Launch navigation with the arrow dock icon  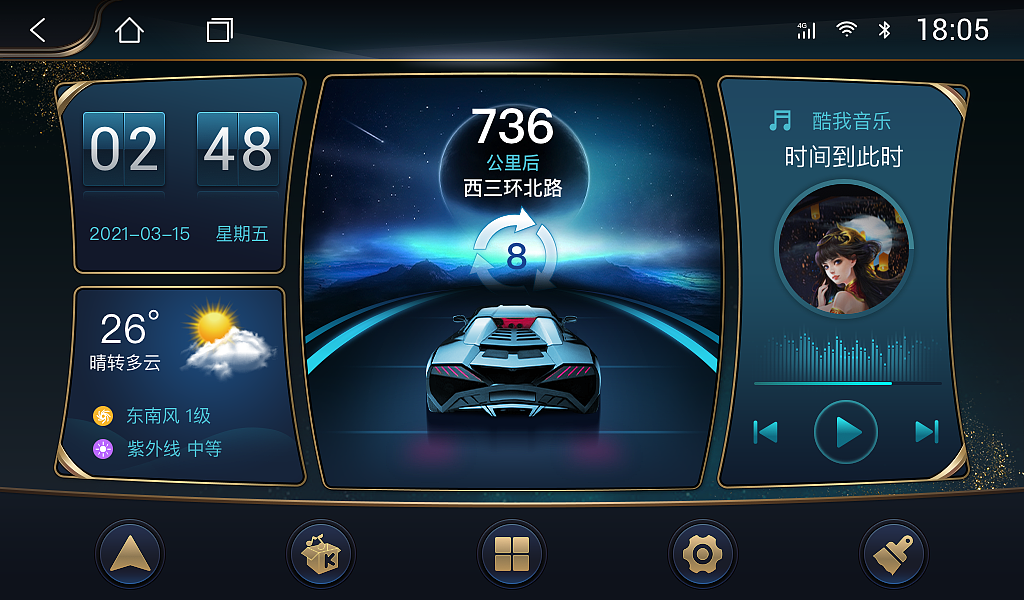[130, 553]
